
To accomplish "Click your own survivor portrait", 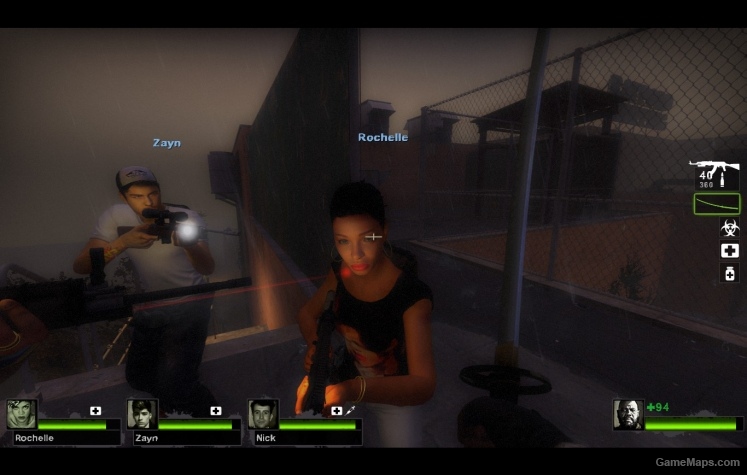I will point(628,414).
